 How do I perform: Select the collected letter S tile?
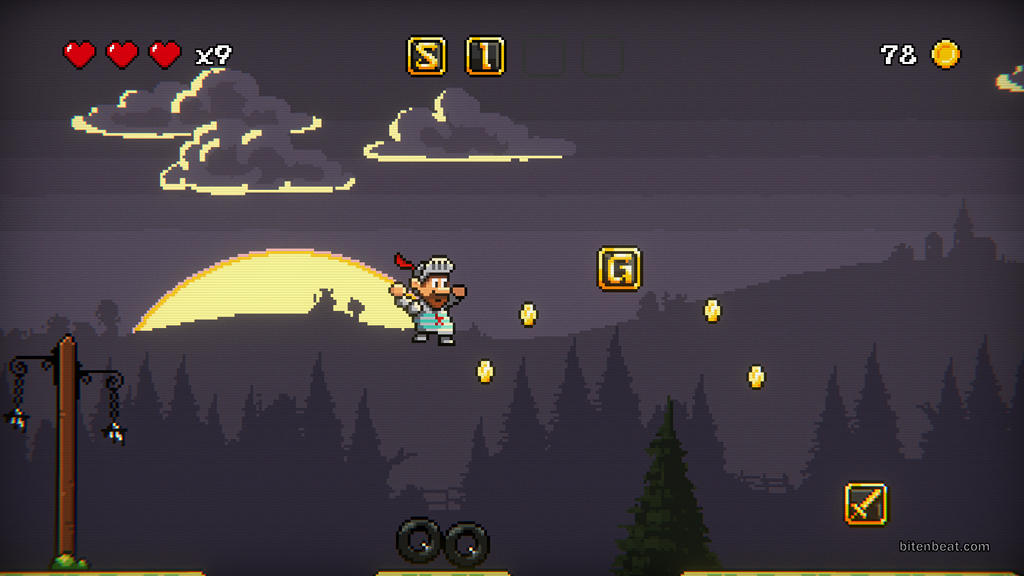[x=426, y=56]
